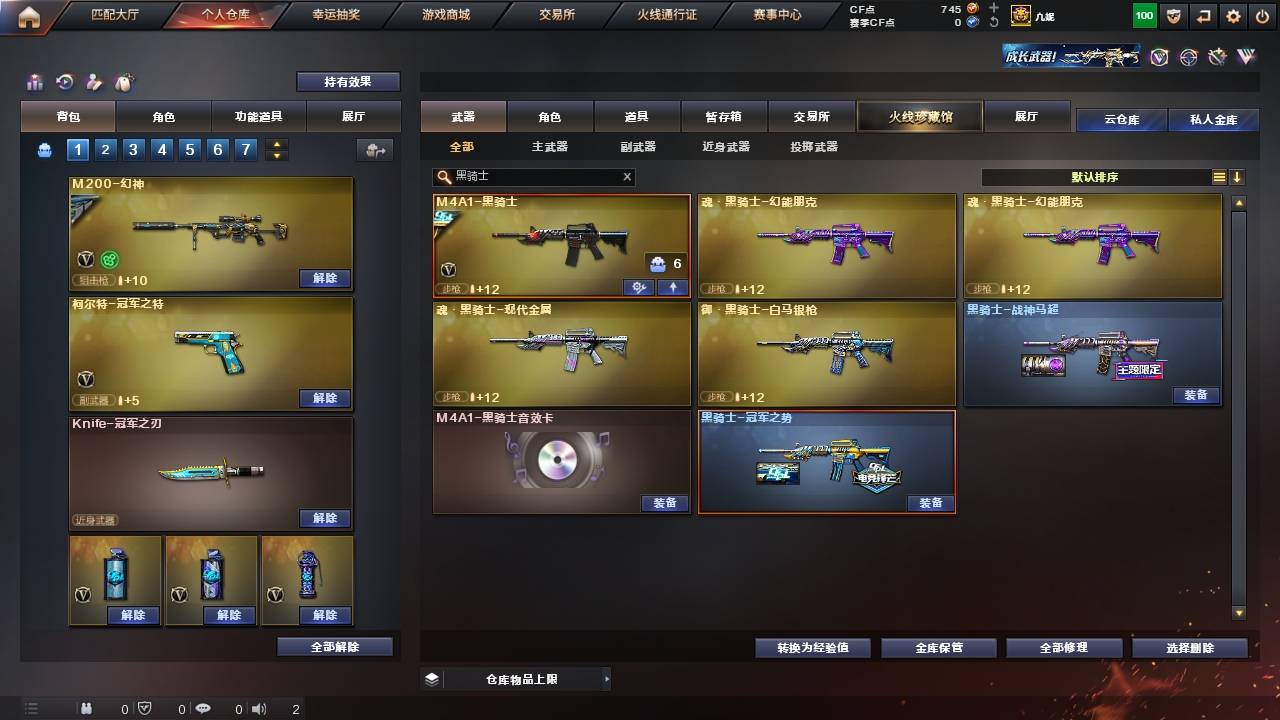Open the settings gear in the top-right corner
This screenshot has height=720, width=1280.
(x=1233, y=16)
